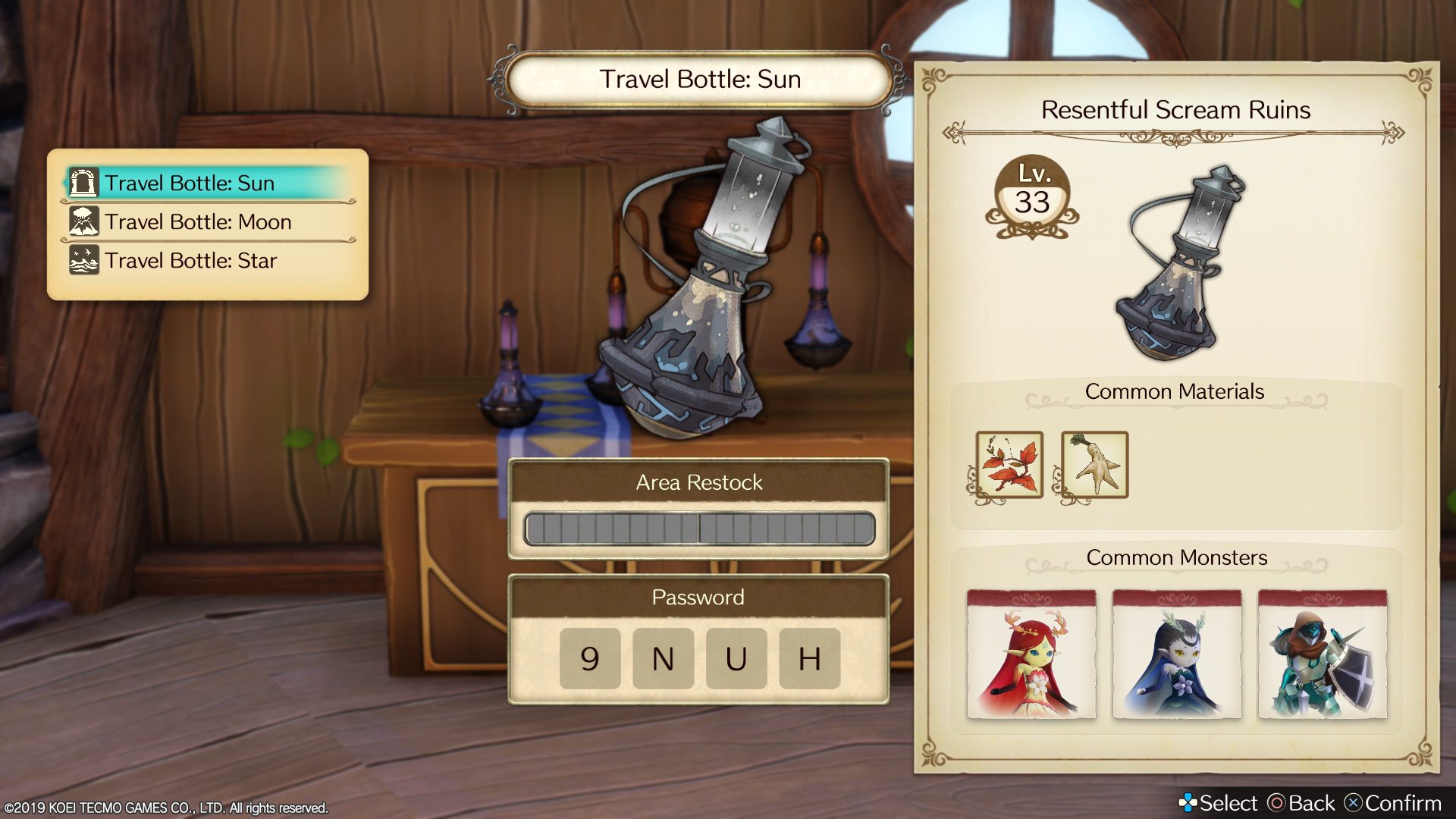Choose the password letter U box
Screen dimensions: 1456x819
coord(736,658)
